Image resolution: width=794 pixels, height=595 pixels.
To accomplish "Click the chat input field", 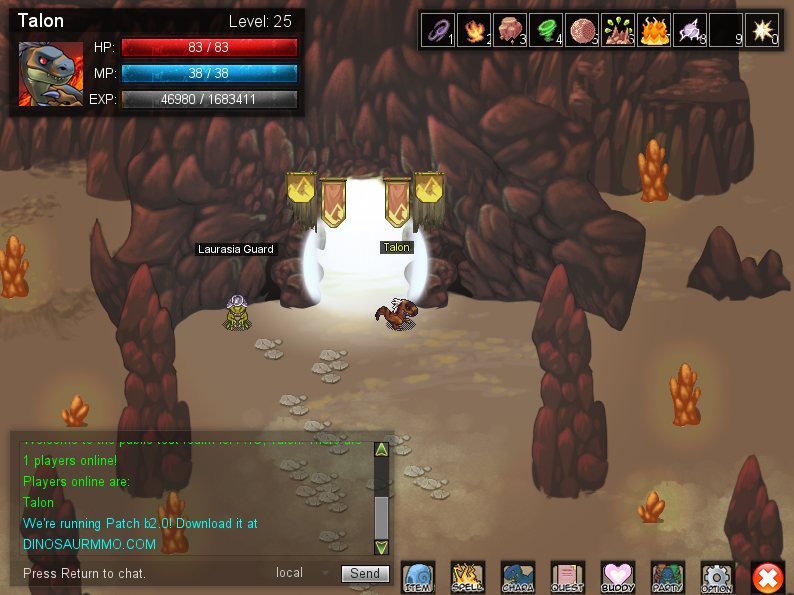I will (140, 573).
